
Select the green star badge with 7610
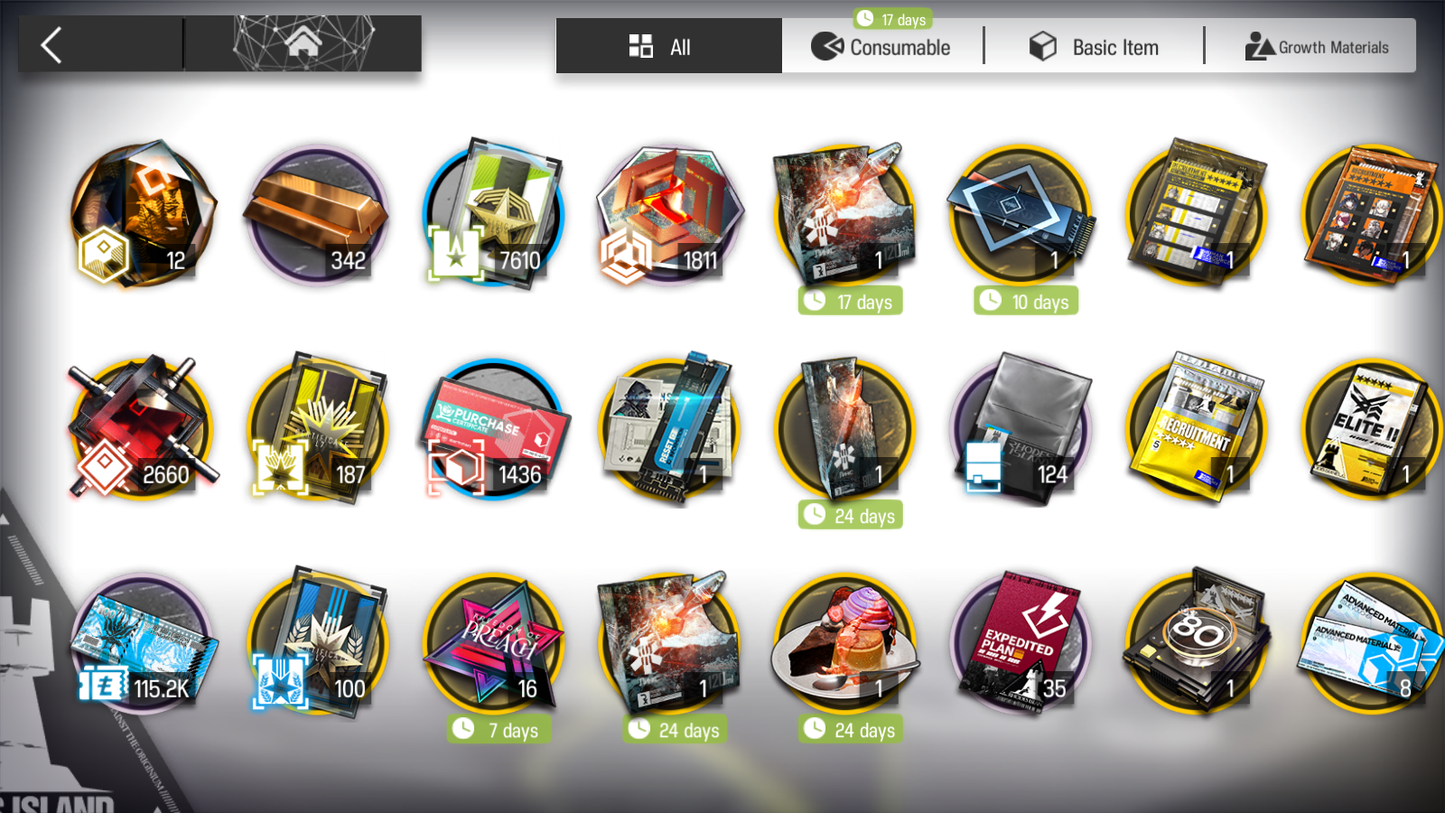493,216
